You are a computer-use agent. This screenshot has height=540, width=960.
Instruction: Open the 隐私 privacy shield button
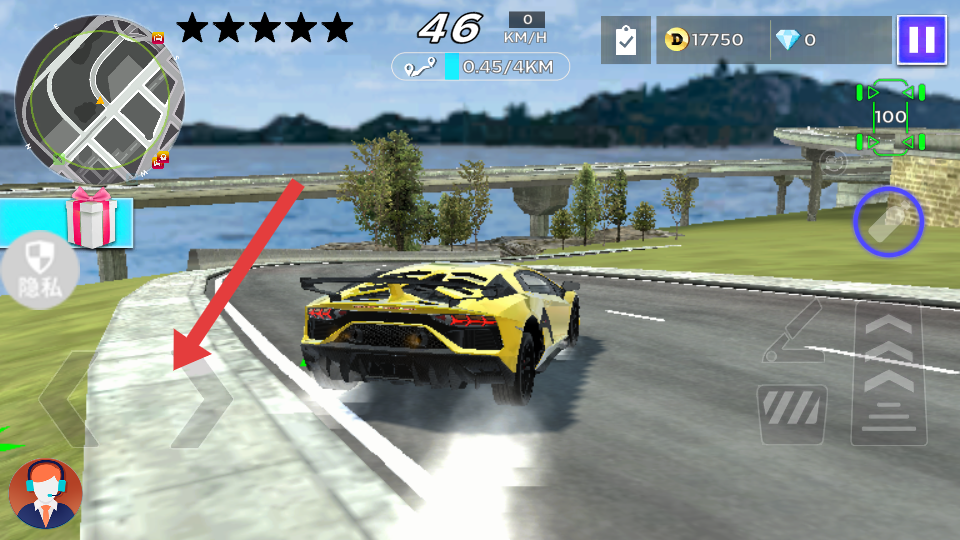click(40, 270)
